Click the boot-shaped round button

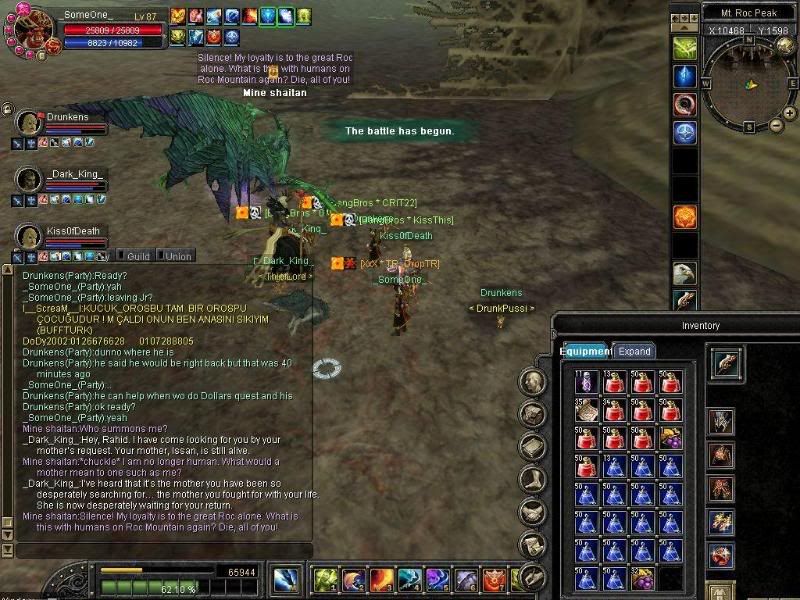(534, 479)
